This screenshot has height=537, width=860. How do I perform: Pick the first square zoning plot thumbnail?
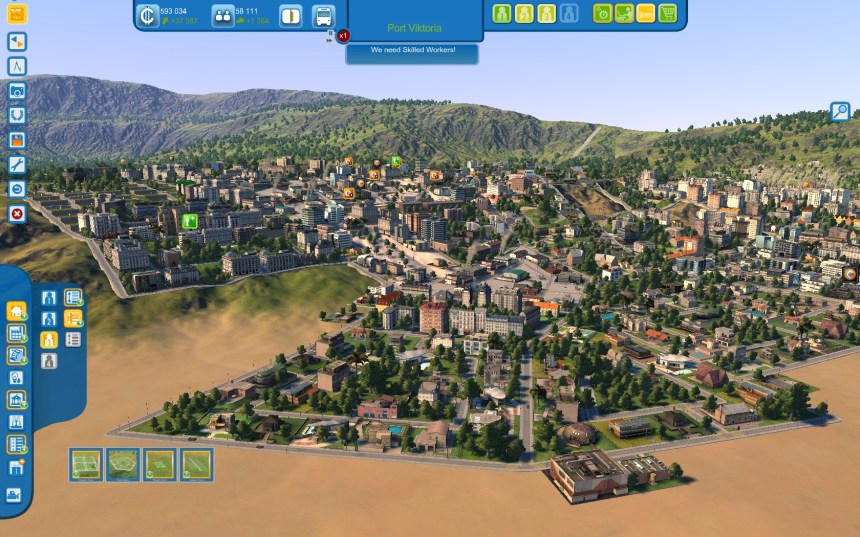[86, 464]
